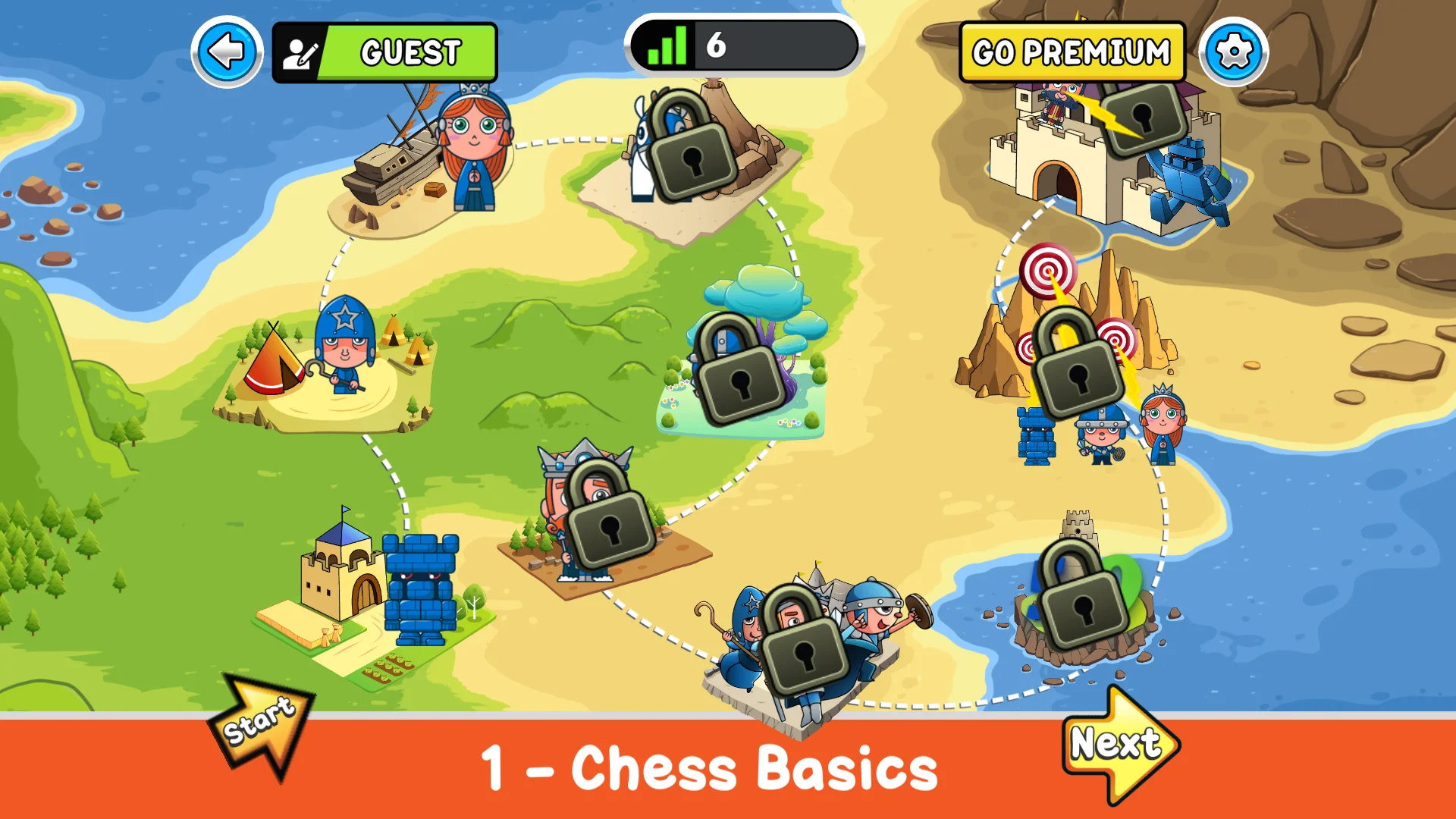Open the GO PREMIUM offer
The height and width of the screenshot is (819, 1456).
[x=1072, y=52]
